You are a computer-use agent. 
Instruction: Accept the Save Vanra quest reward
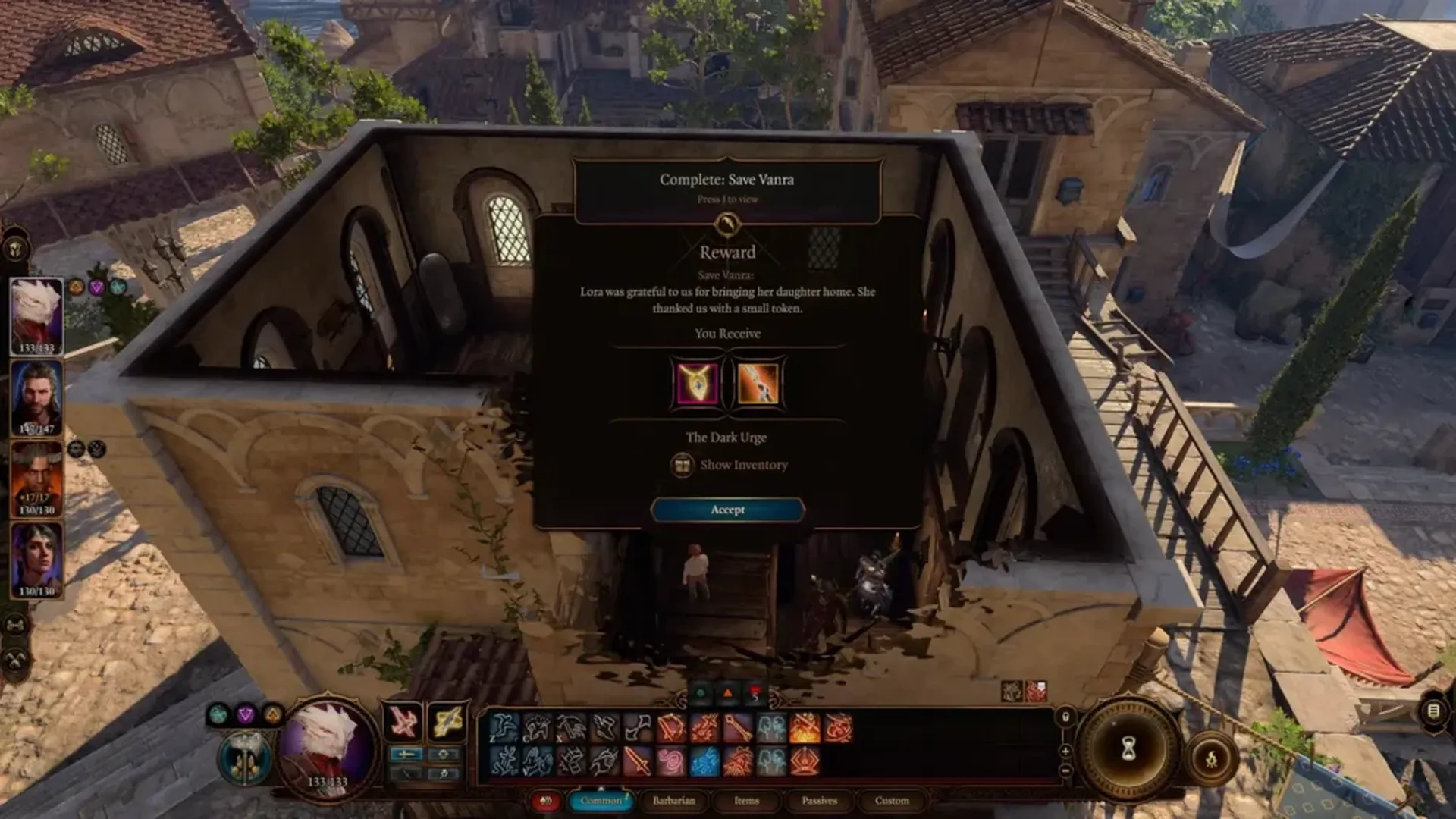[727, 510]
